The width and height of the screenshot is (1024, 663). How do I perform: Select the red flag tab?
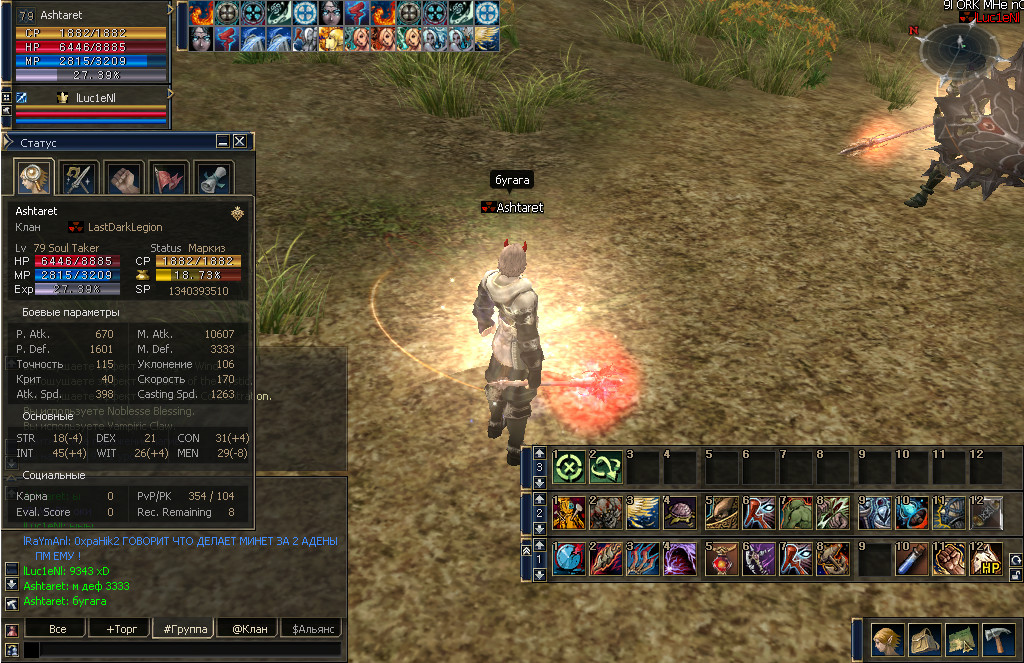(x=169, y=178)
